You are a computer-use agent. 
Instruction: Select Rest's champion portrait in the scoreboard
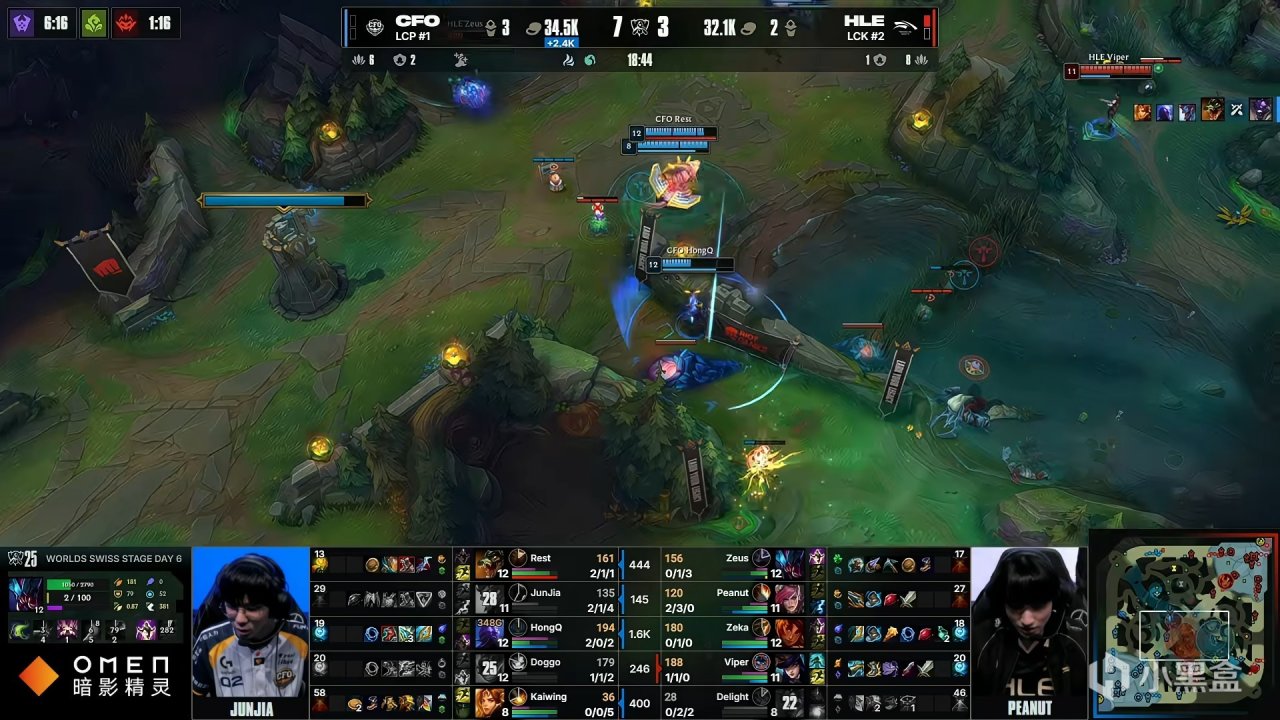[x=489, y=564]
